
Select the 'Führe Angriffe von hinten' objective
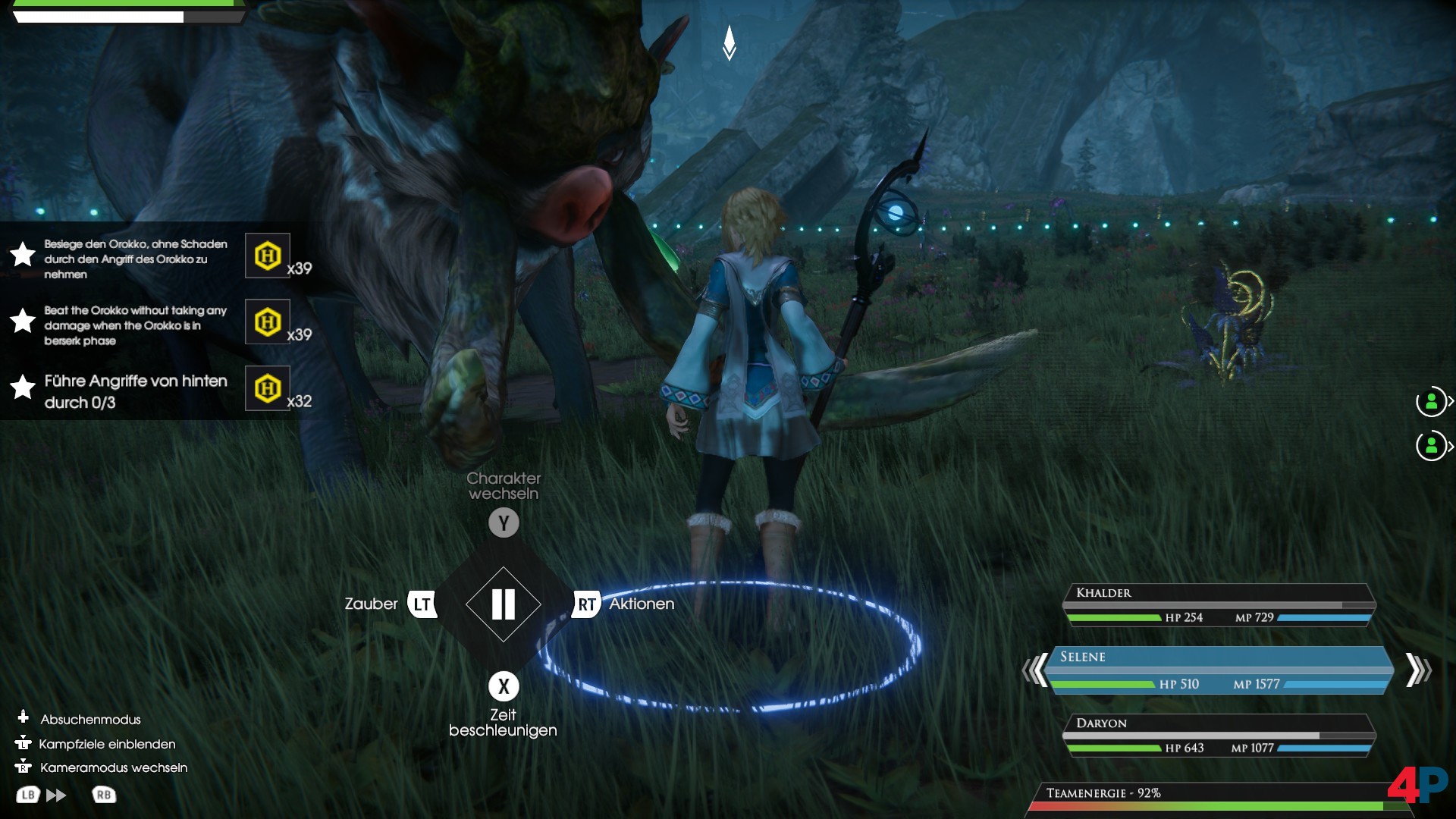pos(135,391)
